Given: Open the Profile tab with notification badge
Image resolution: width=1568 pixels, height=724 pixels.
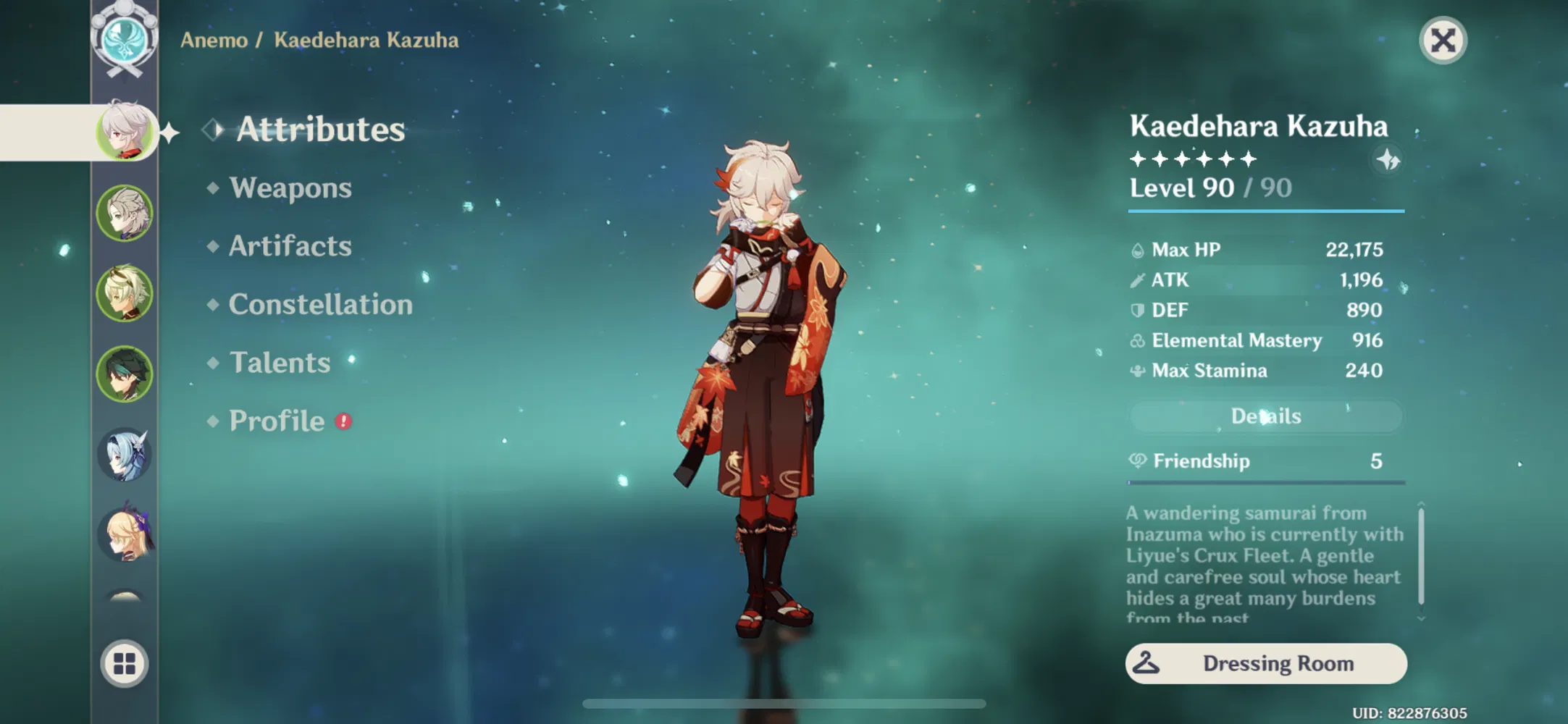Looking at the screenshot, I should (276, 420).
